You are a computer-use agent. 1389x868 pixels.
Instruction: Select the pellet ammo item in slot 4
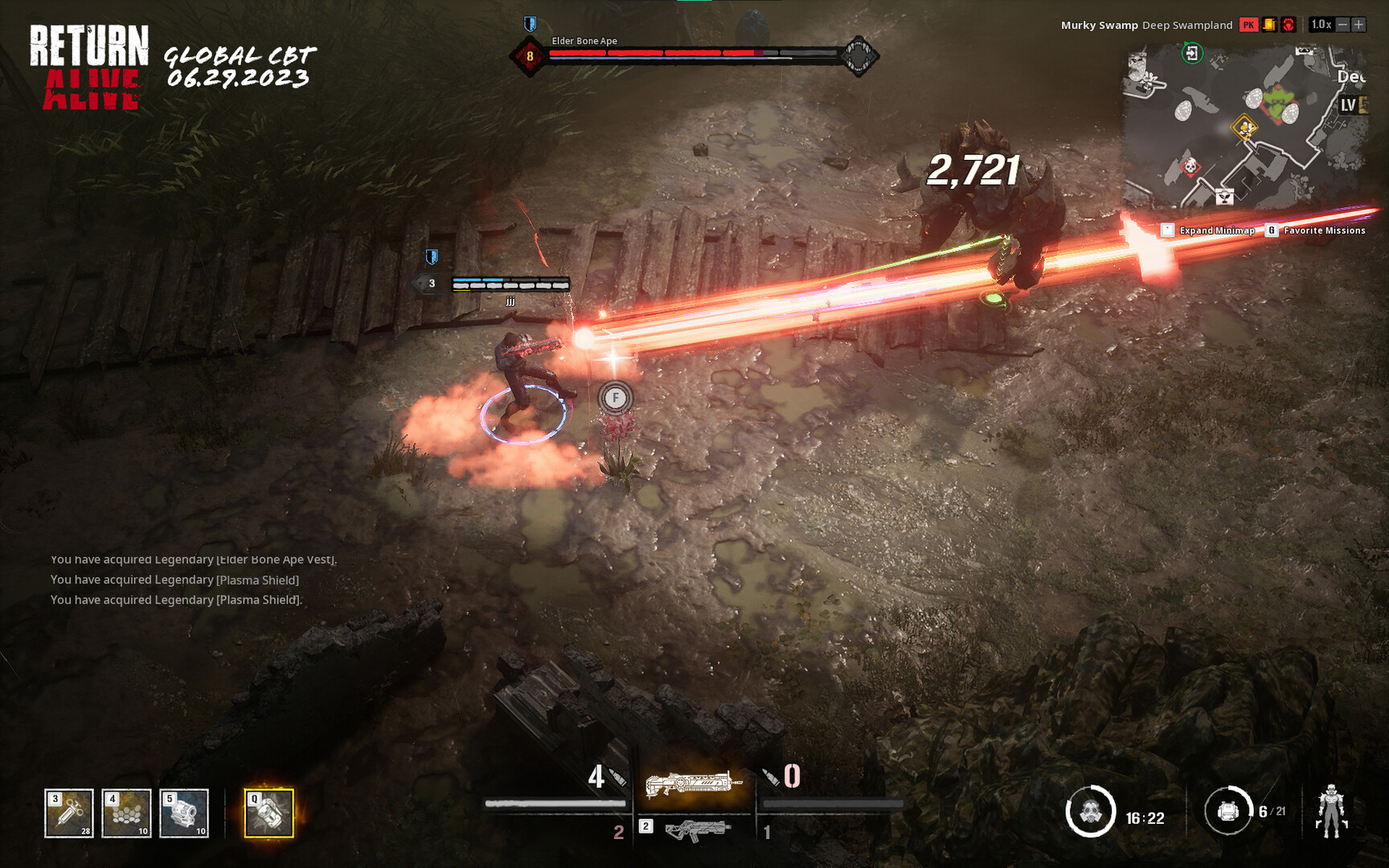[126, 812]
